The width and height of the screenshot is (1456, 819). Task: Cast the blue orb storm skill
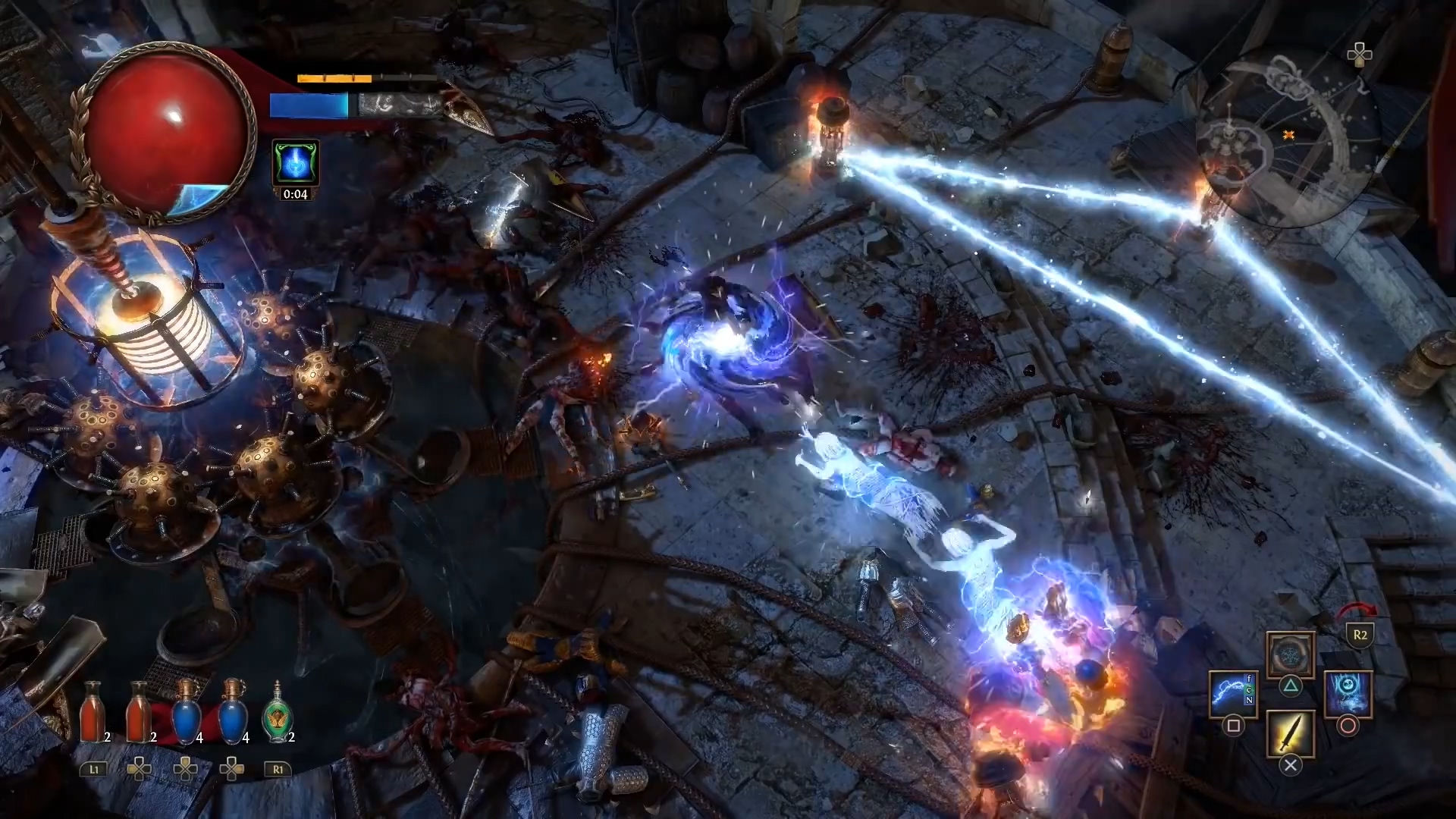coord(1348,693)
